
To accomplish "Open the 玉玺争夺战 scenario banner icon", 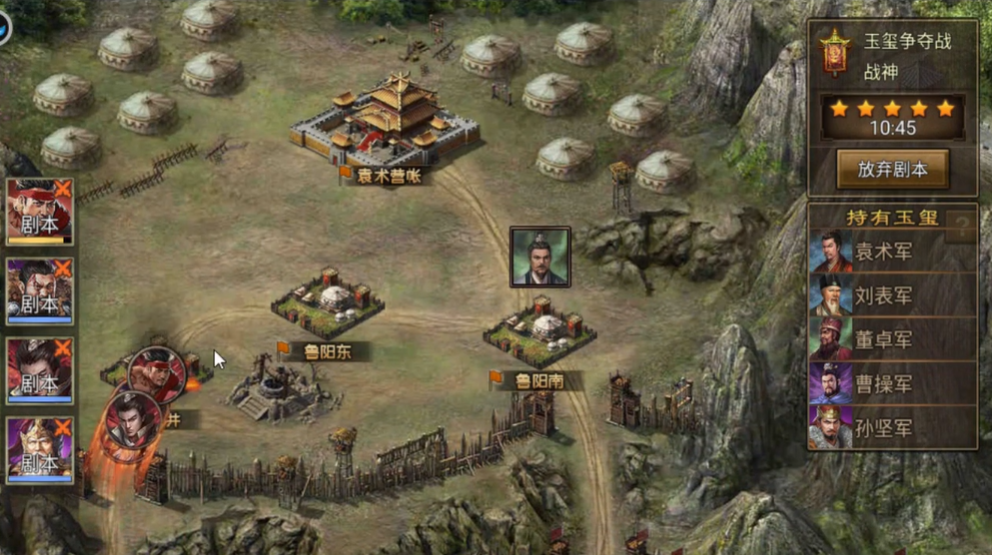I will [x=833, y=51].
